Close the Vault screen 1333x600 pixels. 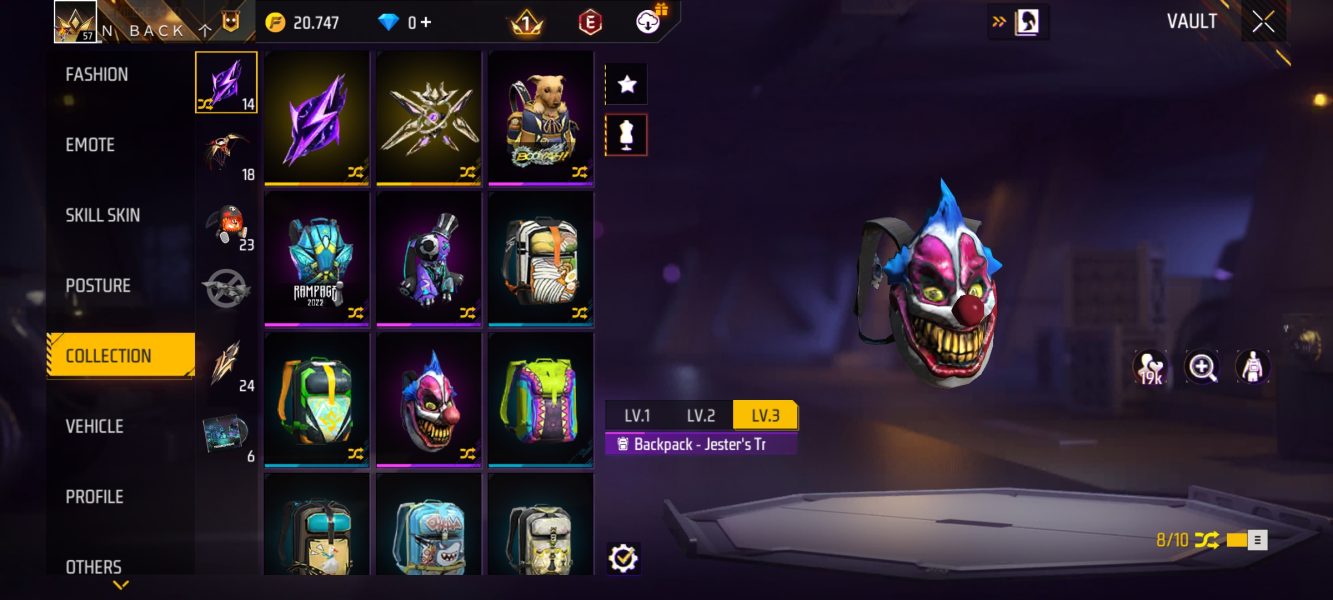(1263, 22)
